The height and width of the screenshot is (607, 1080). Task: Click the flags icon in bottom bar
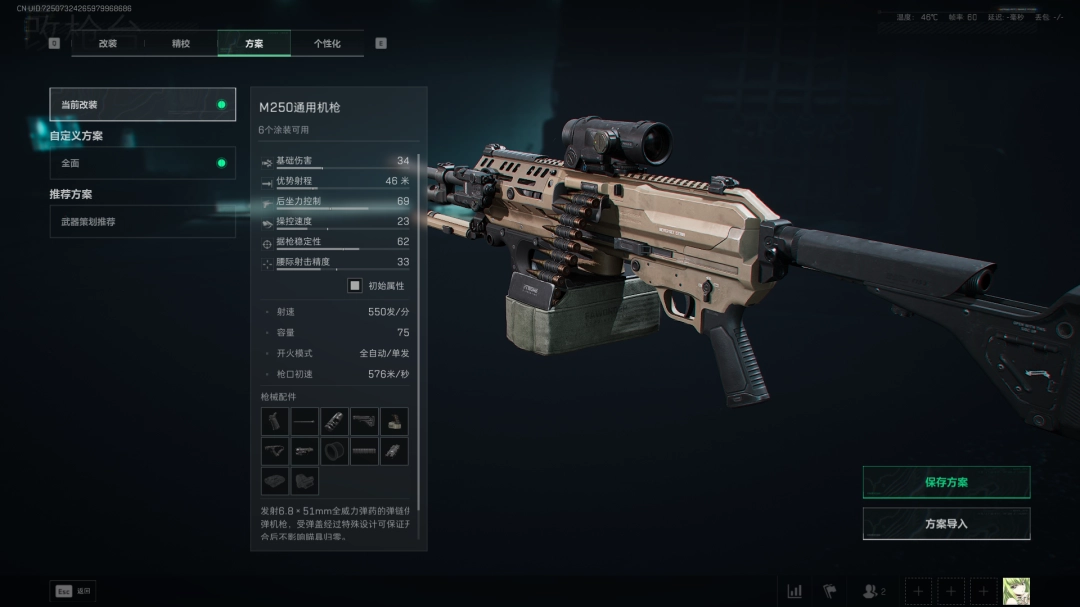coord(830,591)
